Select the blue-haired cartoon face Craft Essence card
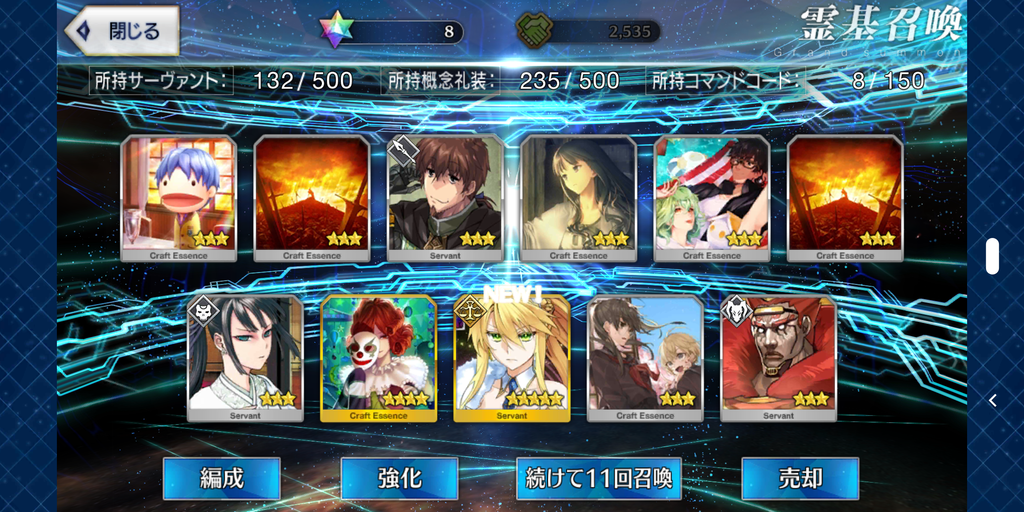 pos(179,198)
